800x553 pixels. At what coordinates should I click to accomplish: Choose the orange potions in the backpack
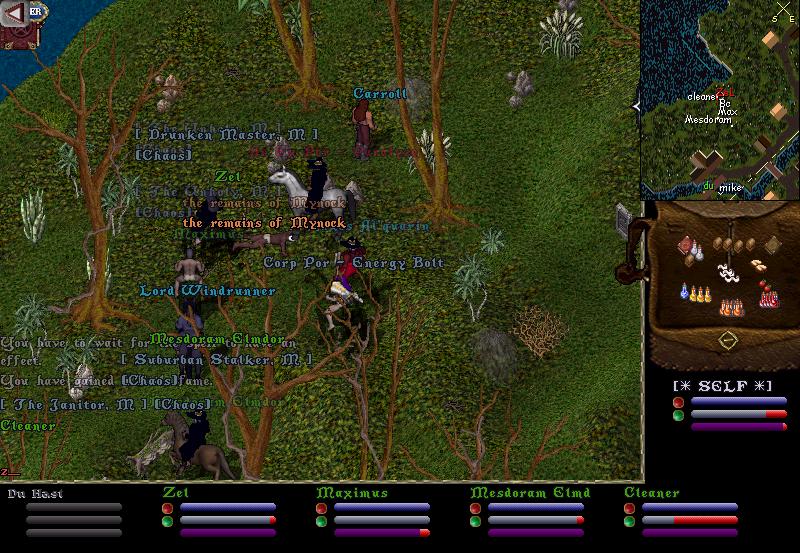click(733, 306)
